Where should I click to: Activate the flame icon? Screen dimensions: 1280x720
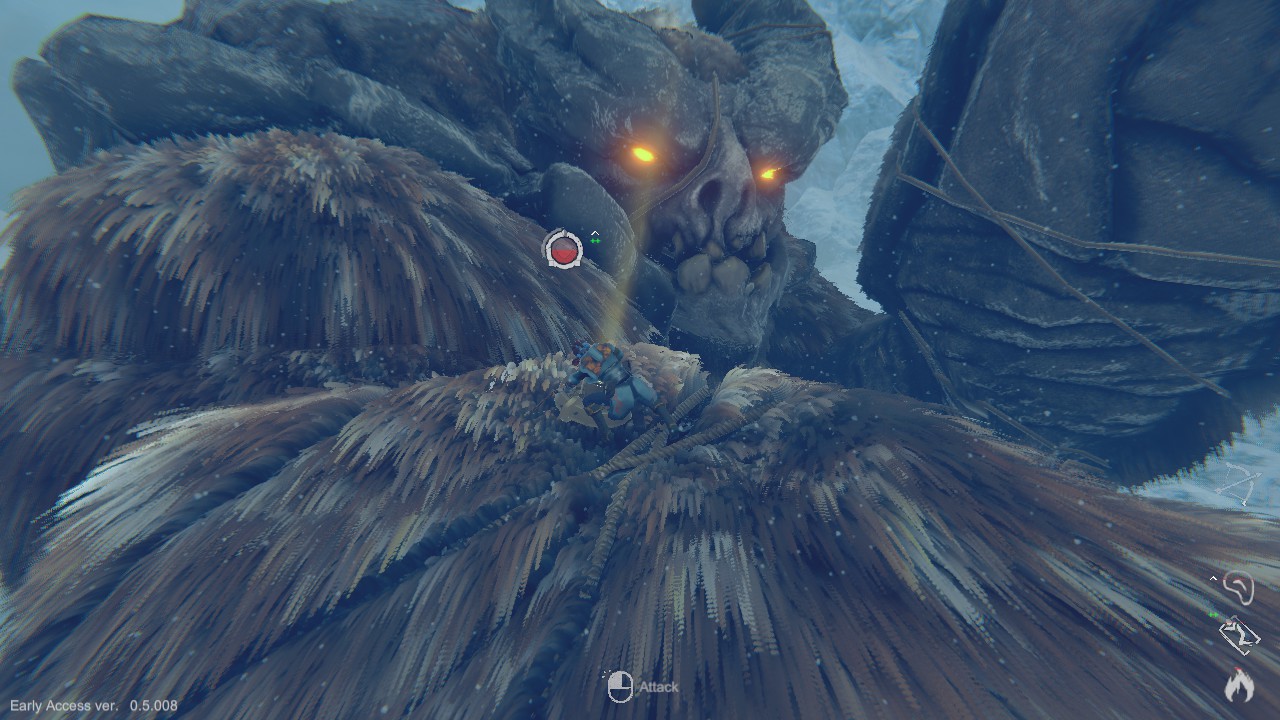pyautogui.click(x=1239, y=685)
